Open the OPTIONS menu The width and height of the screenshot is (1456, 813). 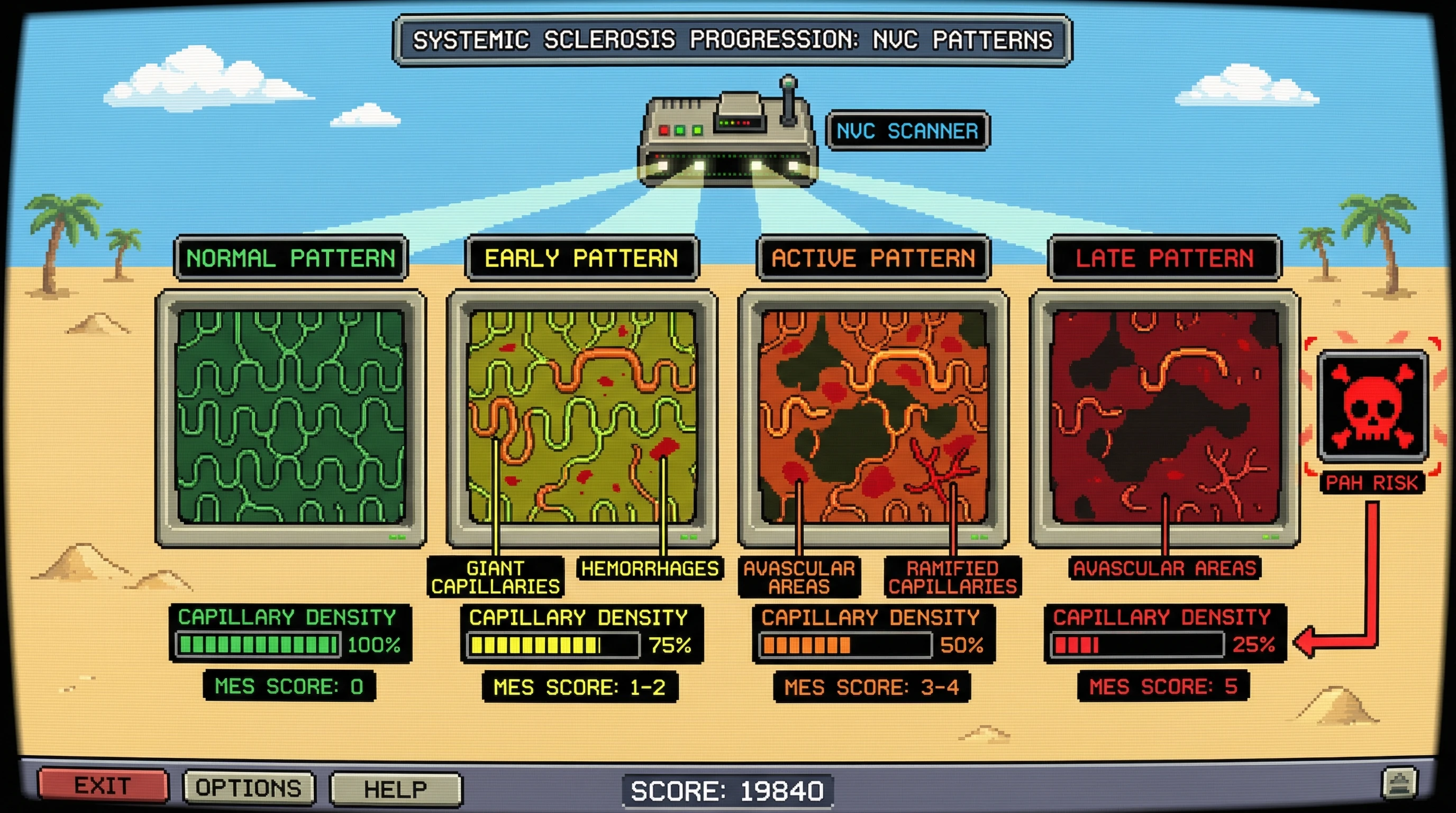coord(249,788)
